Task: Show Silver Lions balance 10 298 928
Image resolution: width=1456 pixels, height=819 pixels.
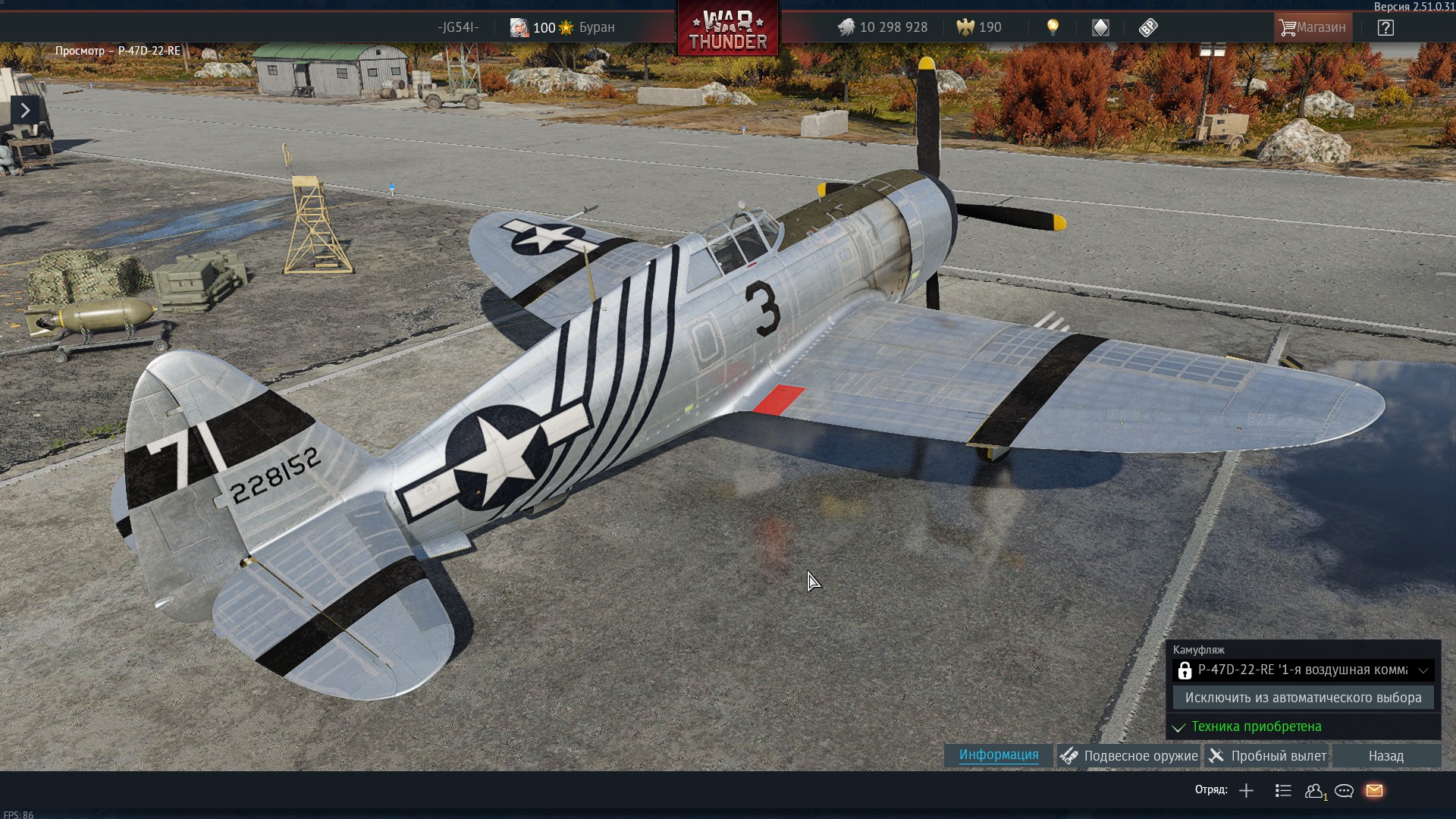Action: coord(883,28)
